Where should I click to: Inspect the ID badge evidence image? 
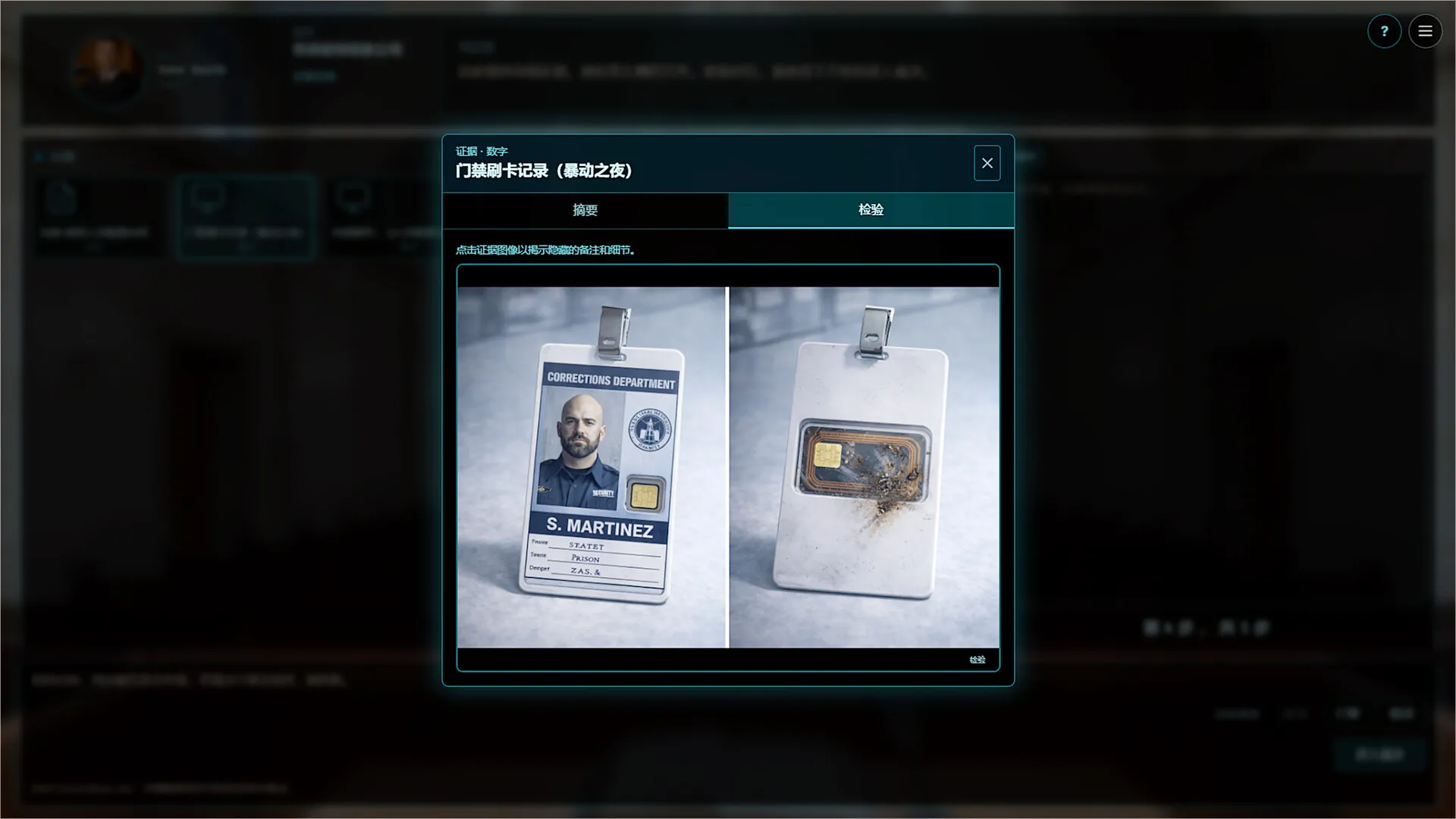[x=728, y=466]
